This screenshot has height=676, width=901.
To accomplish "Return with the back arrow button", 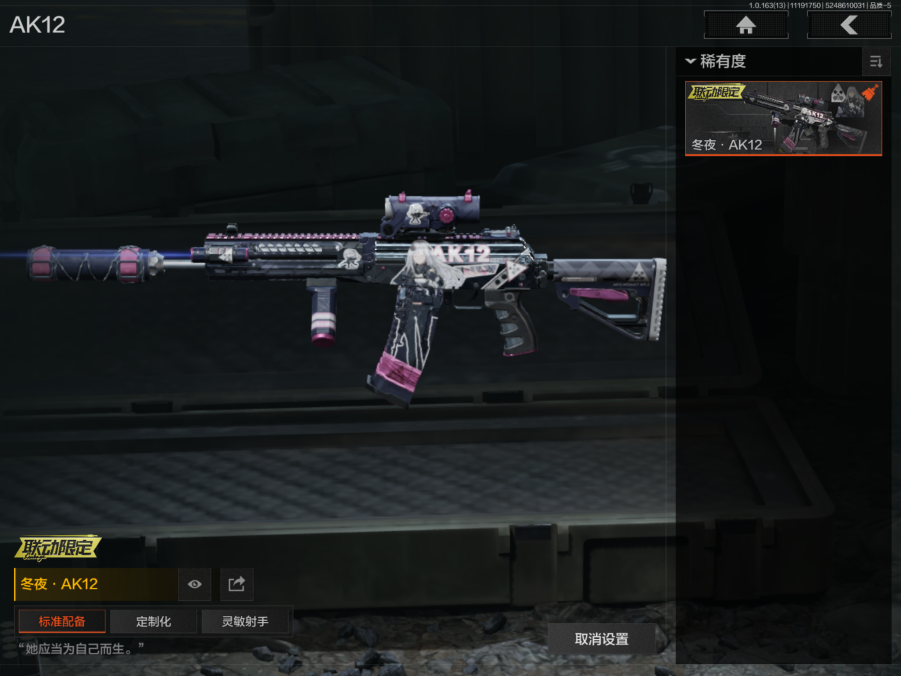I will tap(848, 25).
